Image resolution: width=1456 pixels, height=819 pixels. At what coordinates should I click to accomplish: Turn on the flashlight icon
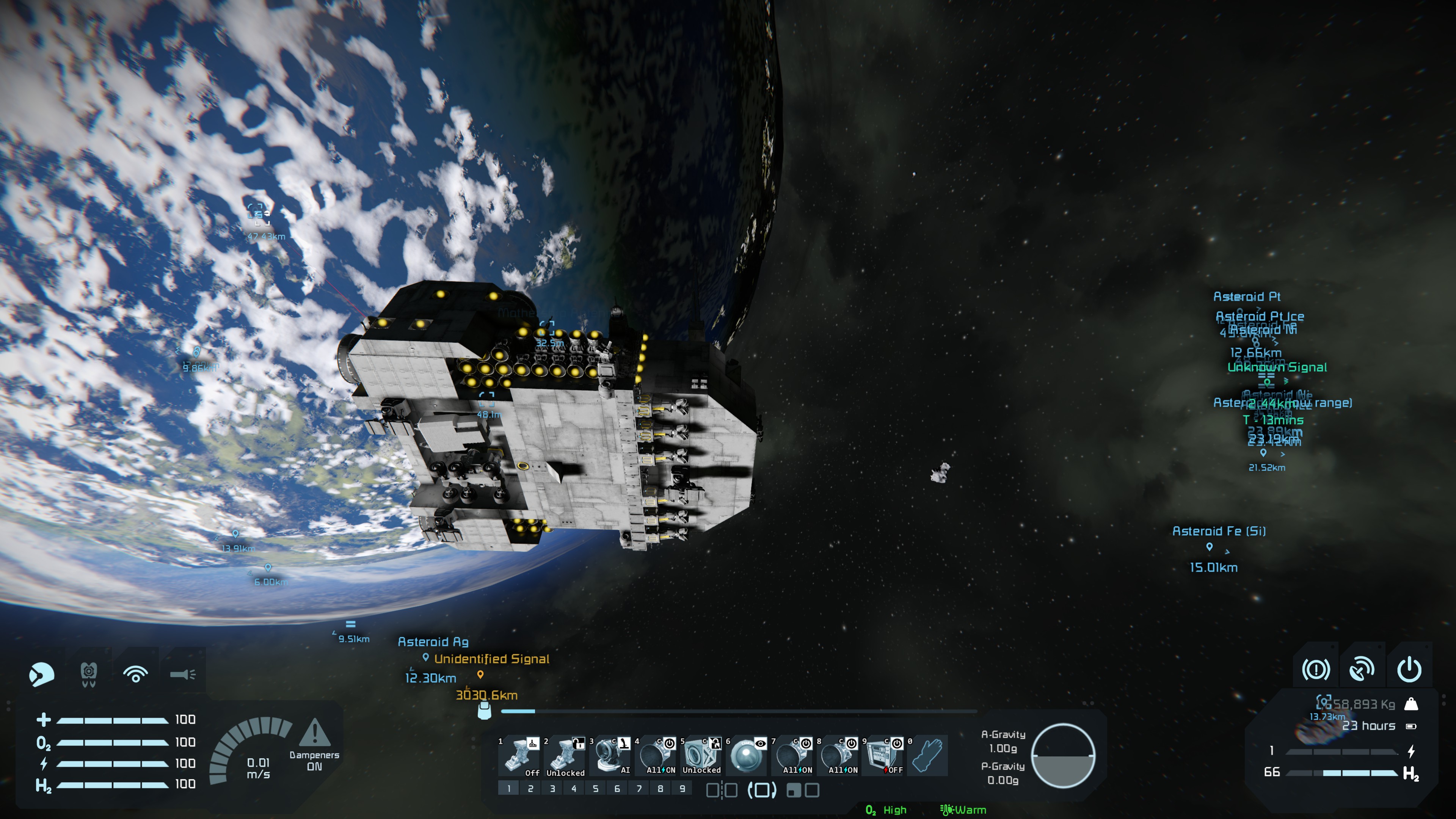(182, 674)
